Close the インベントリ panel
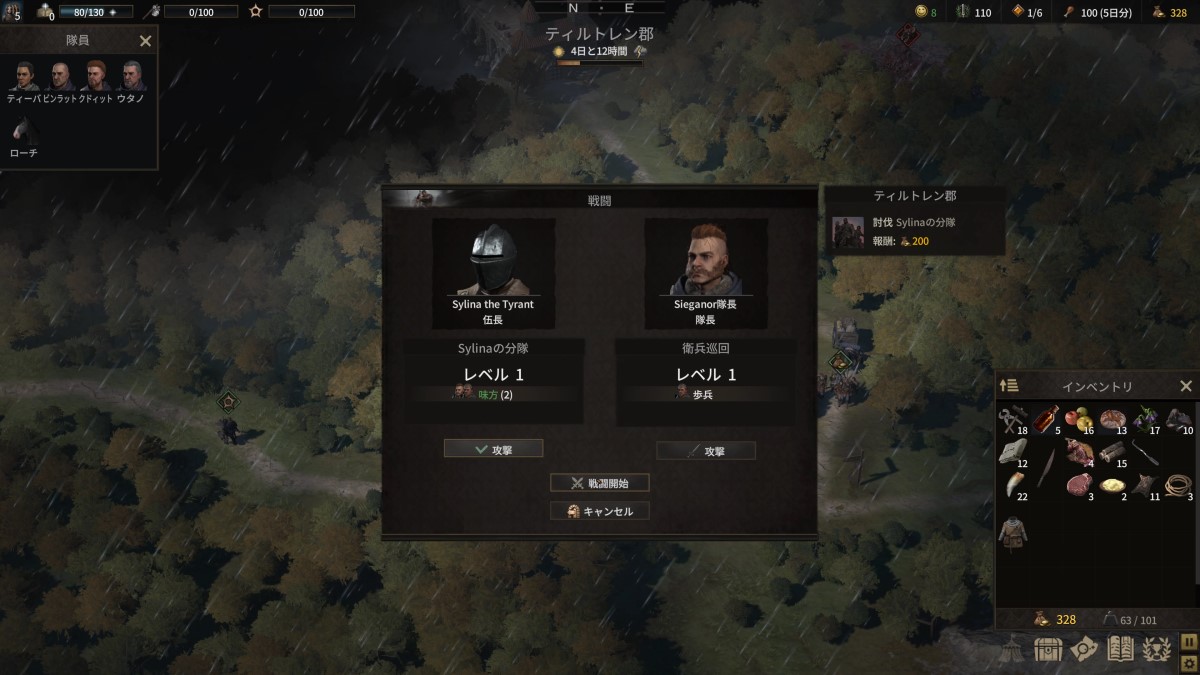This screenshot has height=675, width=1200. (1186, 386)
